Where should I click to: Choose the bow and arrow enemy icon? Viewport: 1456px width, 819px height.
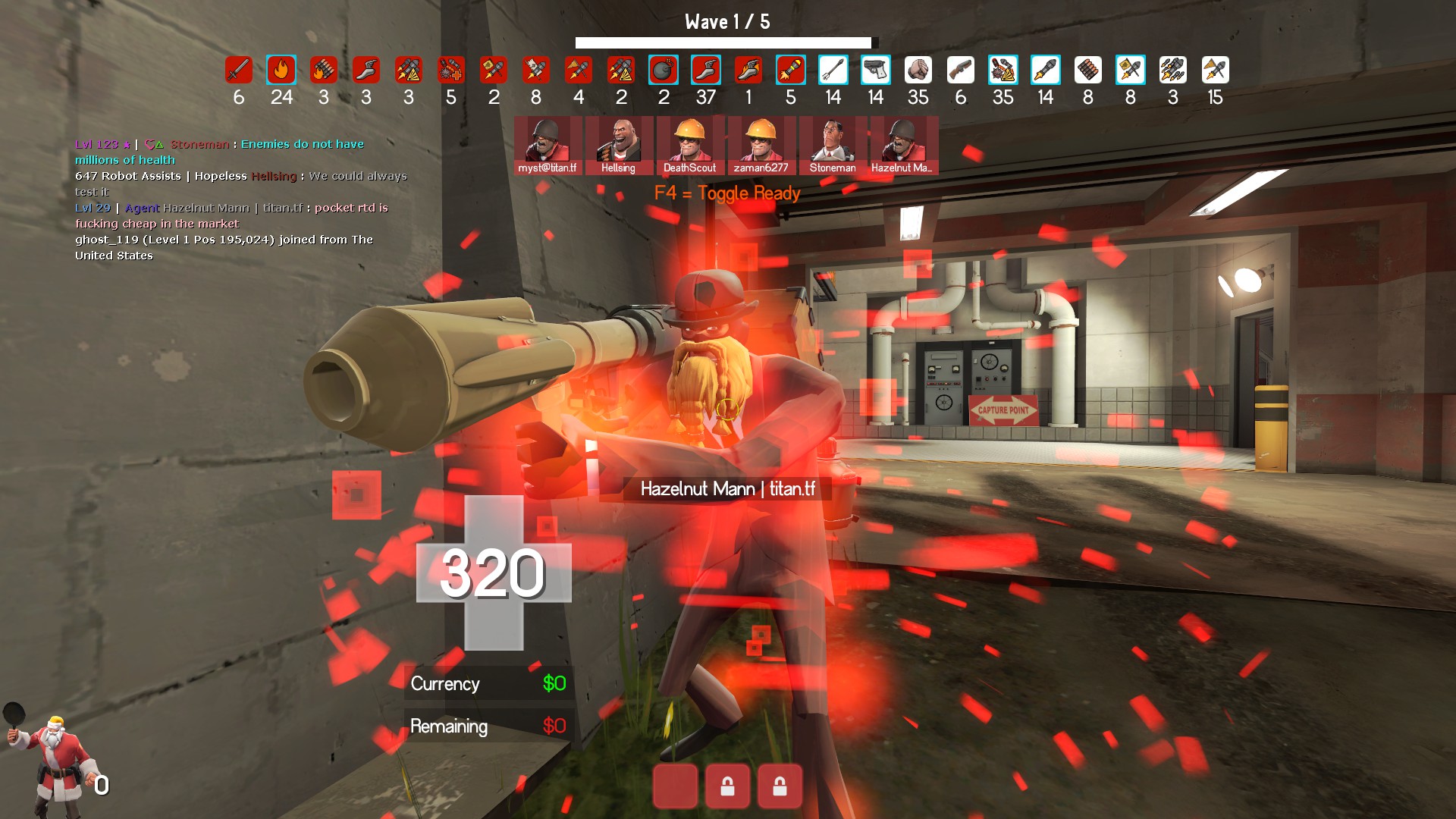coord(833,71)
